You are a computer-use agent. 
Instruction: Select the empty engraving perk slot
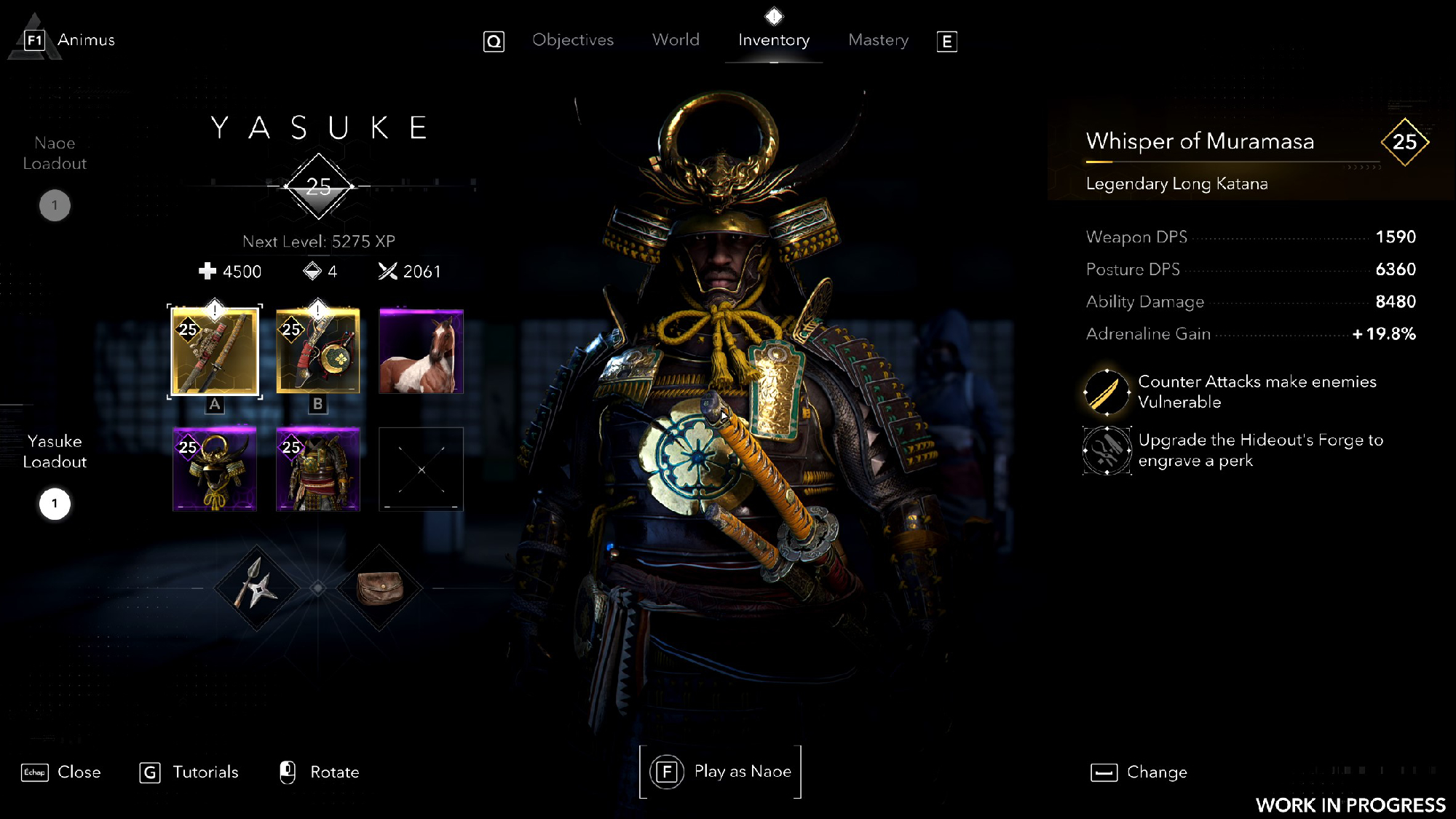[x=1107, y=451]
